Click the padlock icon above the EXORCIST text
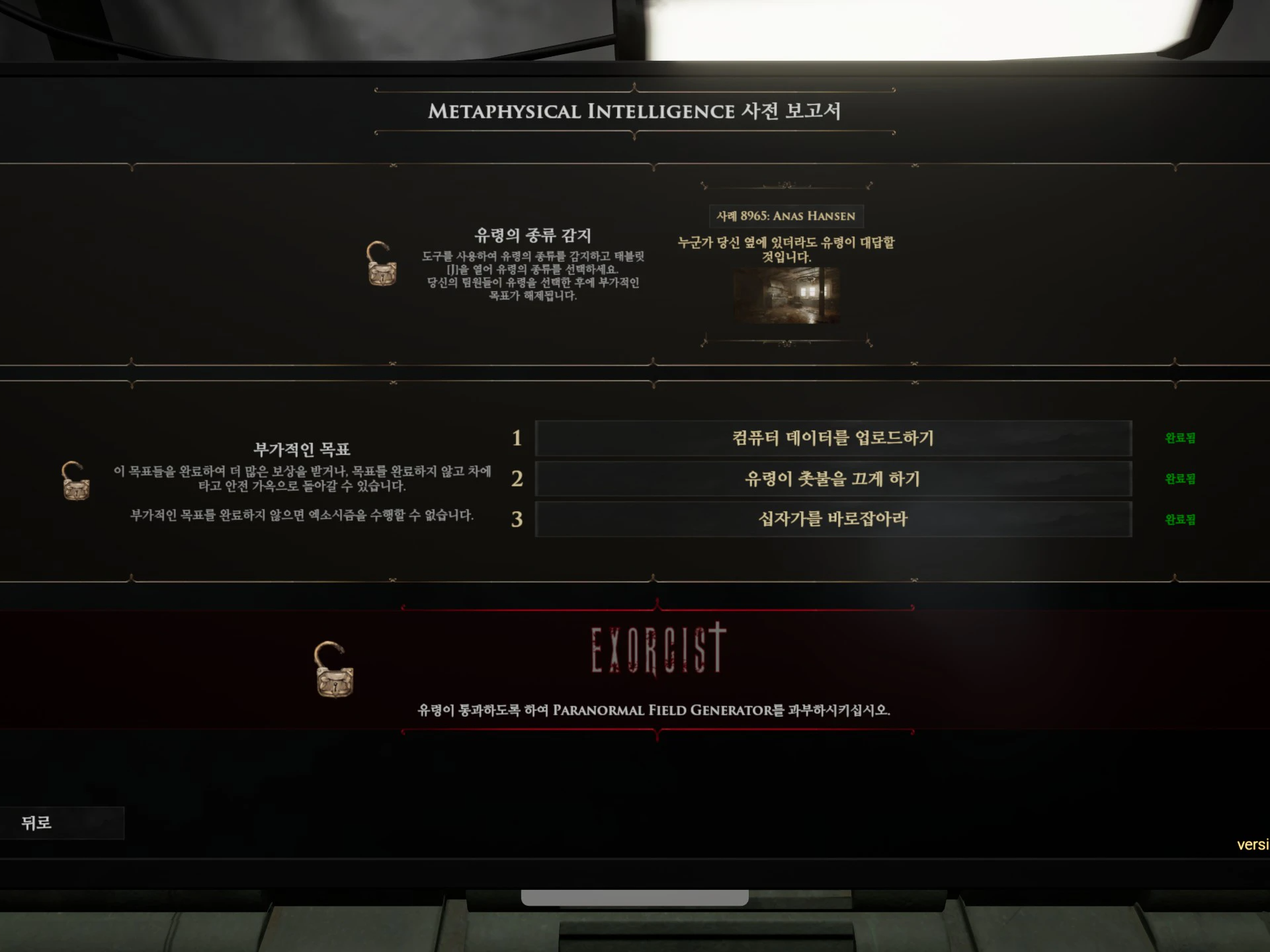 click(x=334, y=668)
